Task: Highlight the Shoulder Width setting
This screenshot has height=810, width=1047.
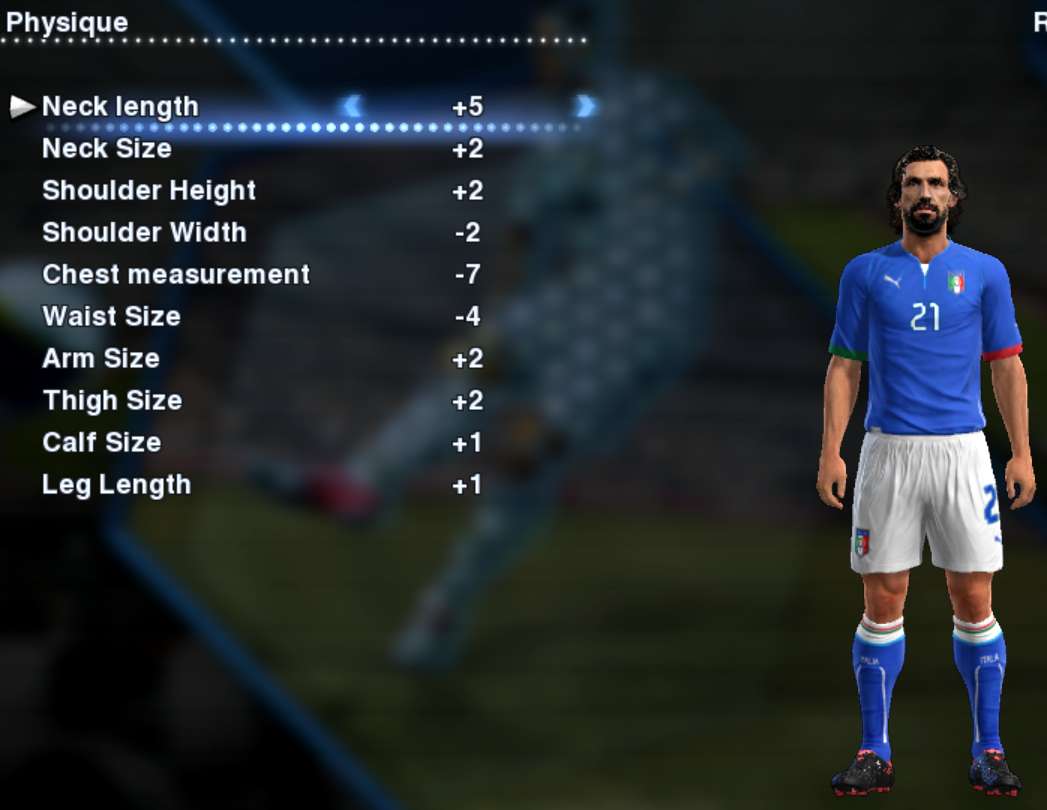Action: 144,233
